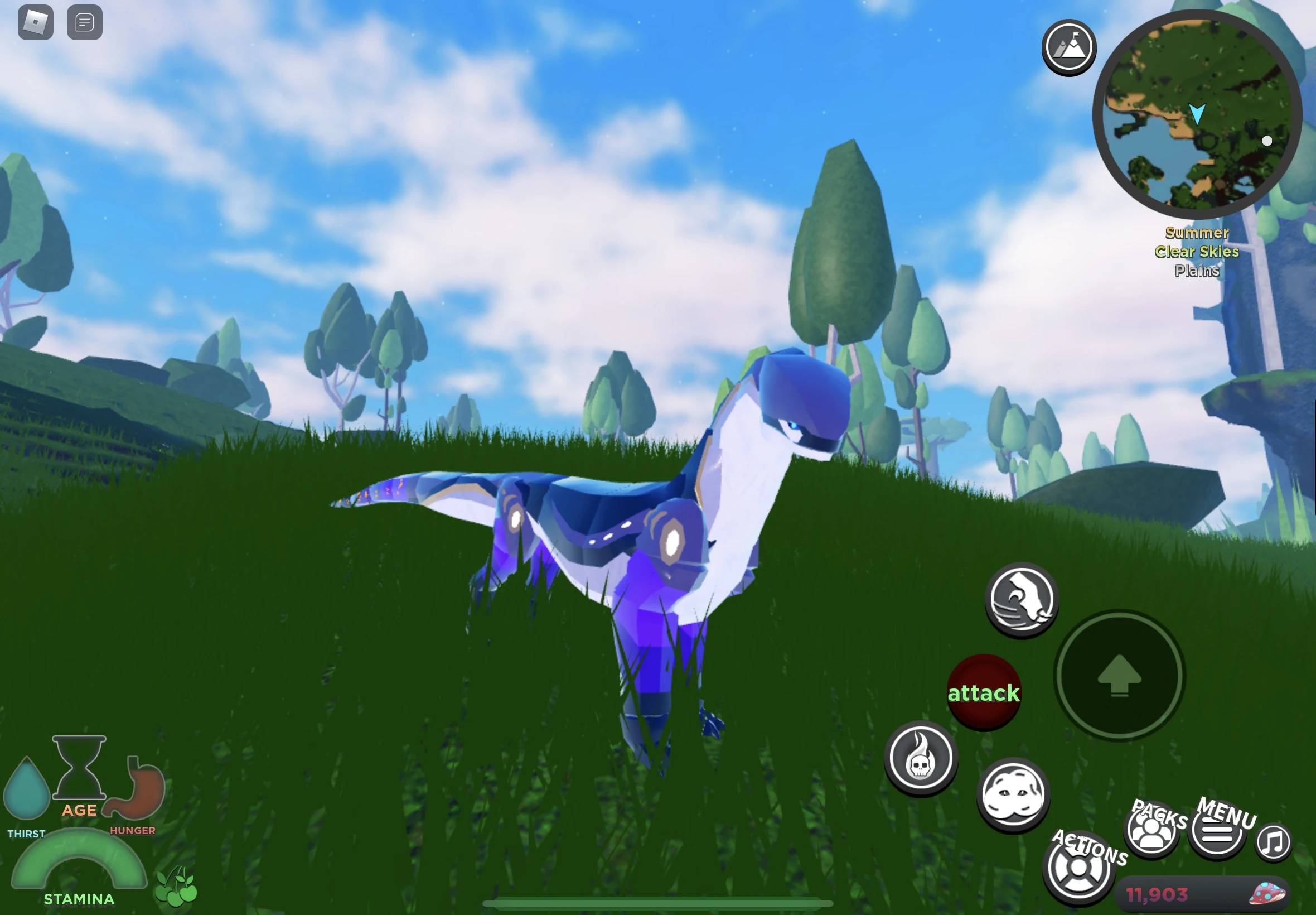Toggle the photo mode mountain icon
Screen dimensions: 1316x915
click(1069, 47)
